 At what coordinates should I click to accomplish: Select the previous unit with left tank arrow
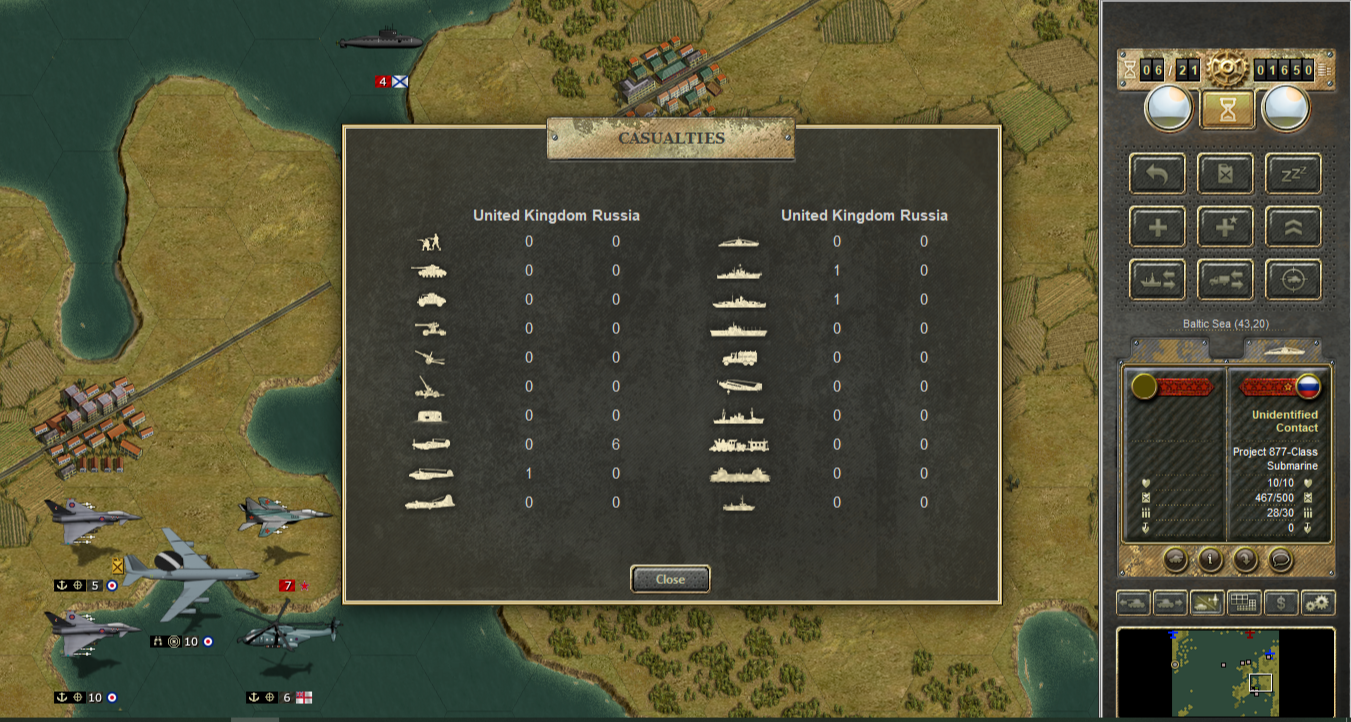(x=1133, y=603)
